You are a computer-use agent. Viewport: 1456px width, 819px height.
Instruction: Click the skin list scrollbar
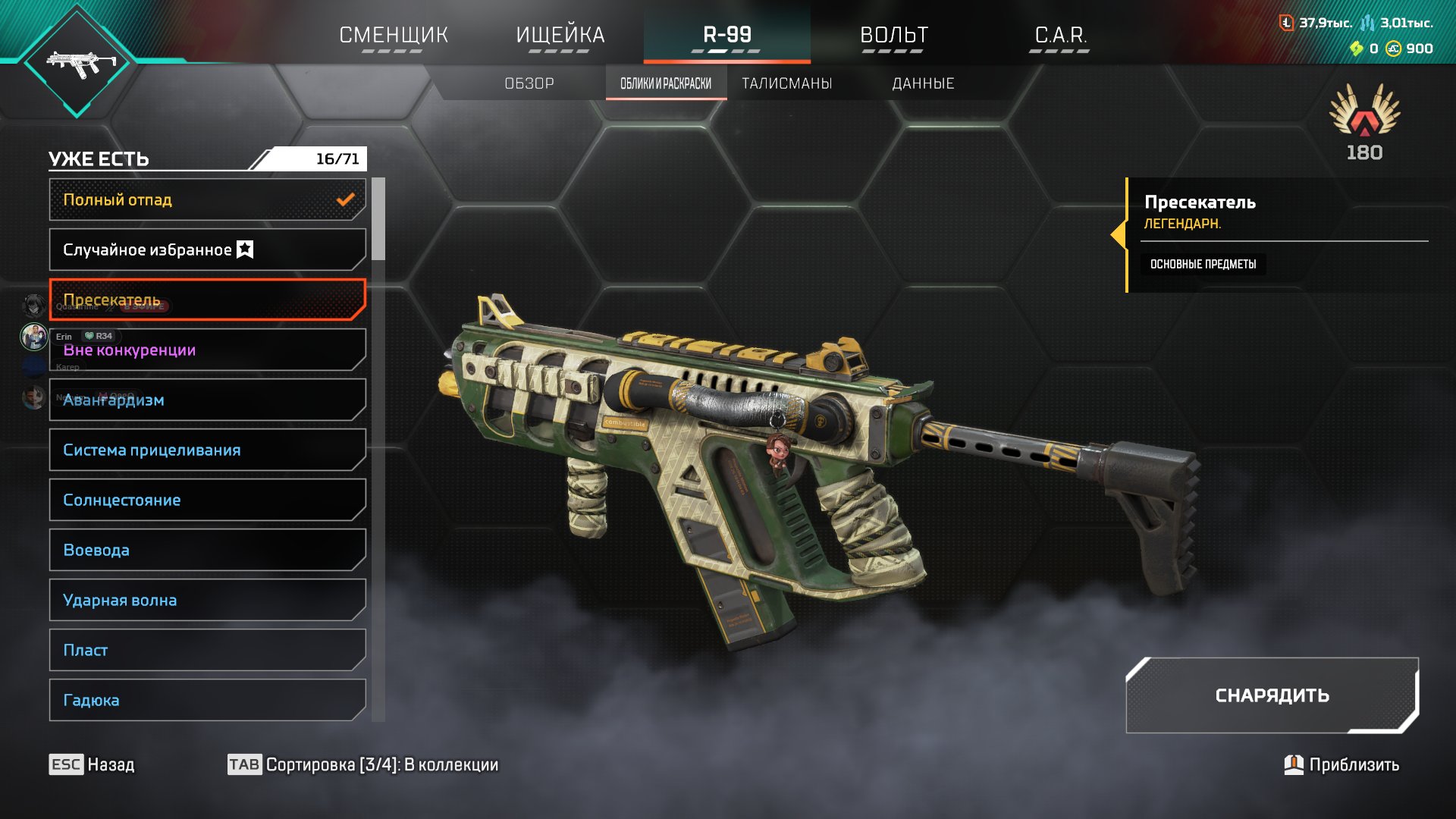coord(378,220)
